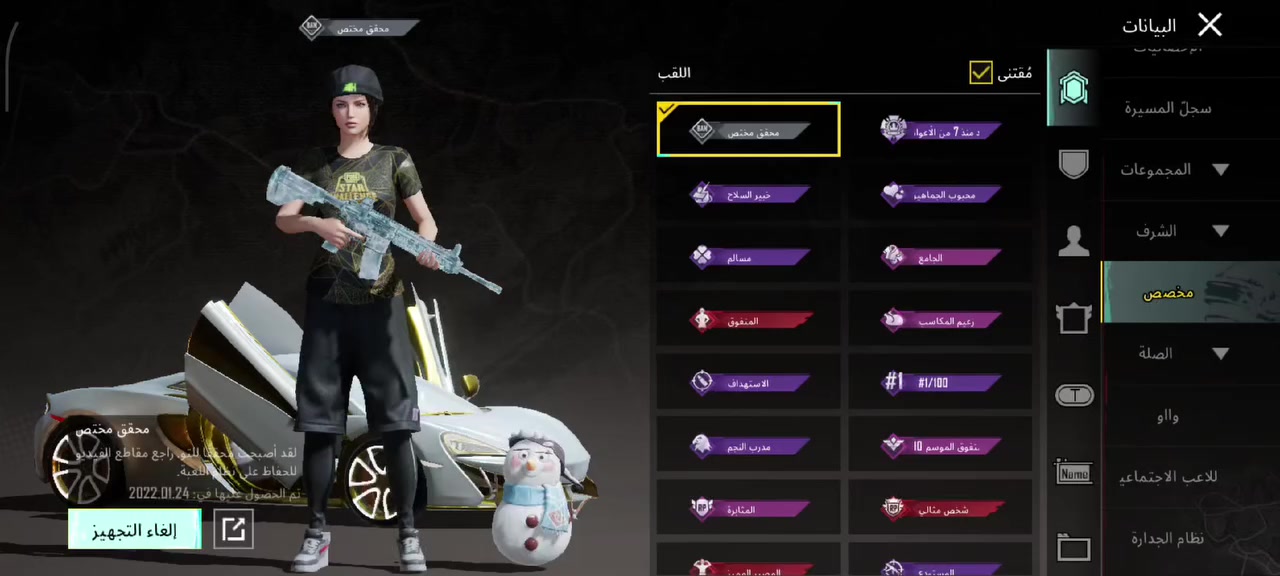1280x576 pixels.
Task: Open the نظام الجدارة menu entry
Action: (1167, 538)
